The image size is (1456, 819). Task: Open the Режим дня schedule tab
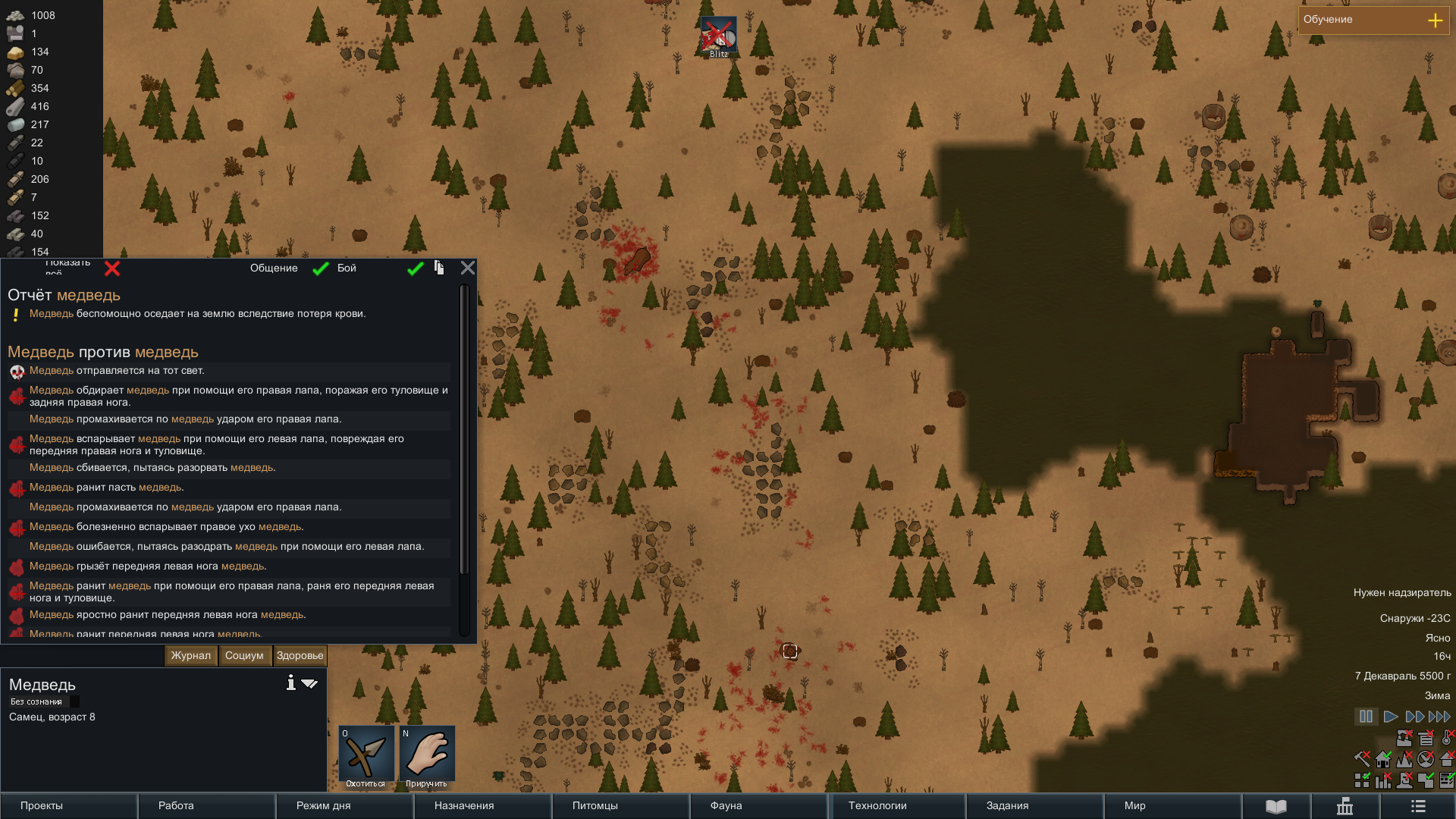[x=344, y=805]
